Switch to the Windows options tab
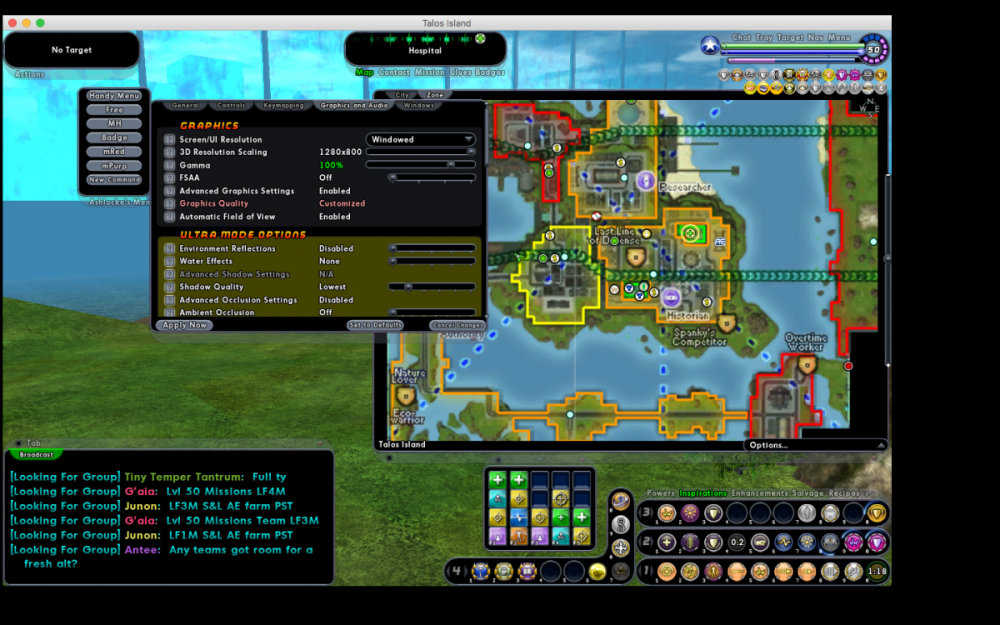 click(x=419, y=105)
